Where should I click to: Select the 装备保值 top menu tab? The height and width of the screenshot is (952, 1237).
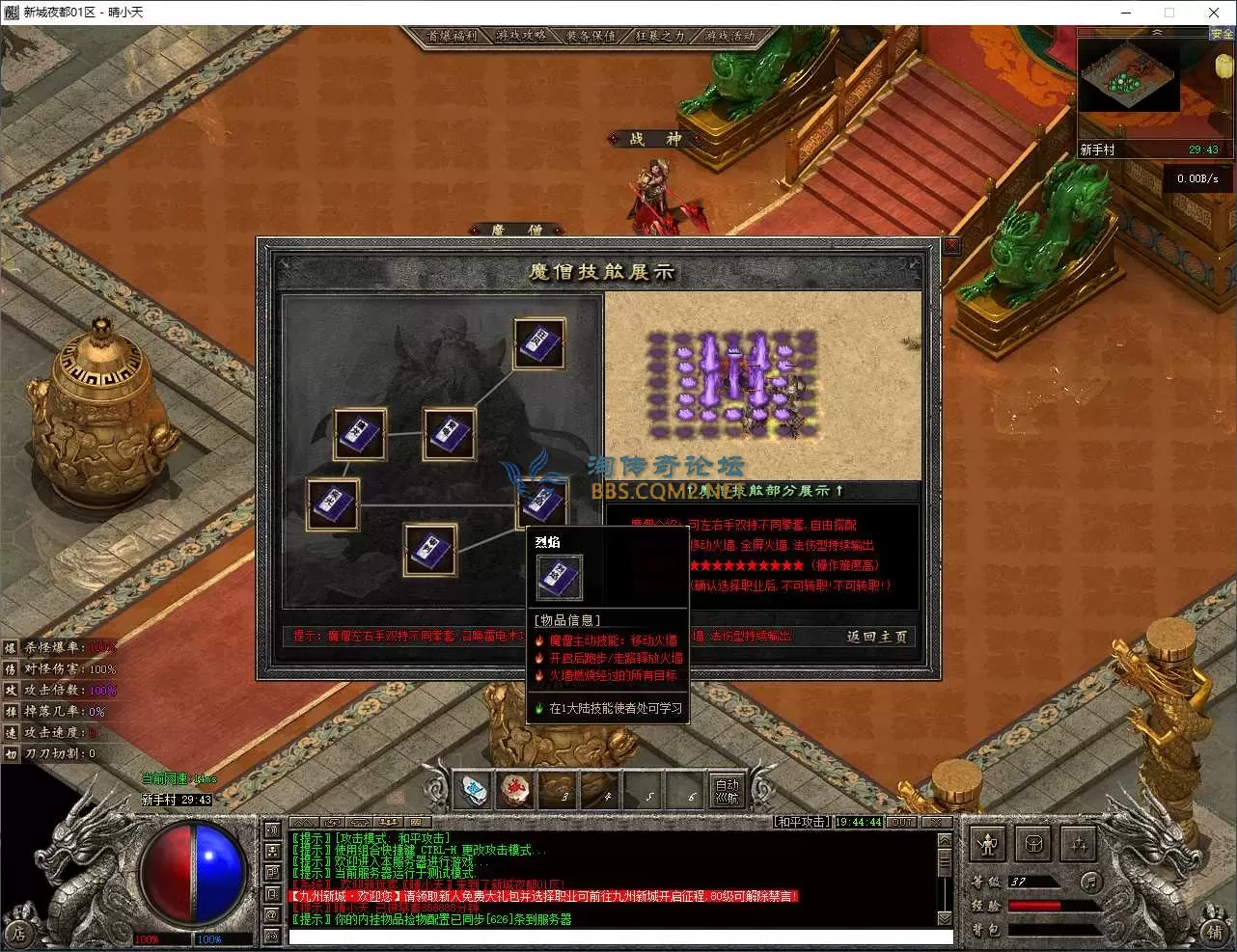(591, 36)
